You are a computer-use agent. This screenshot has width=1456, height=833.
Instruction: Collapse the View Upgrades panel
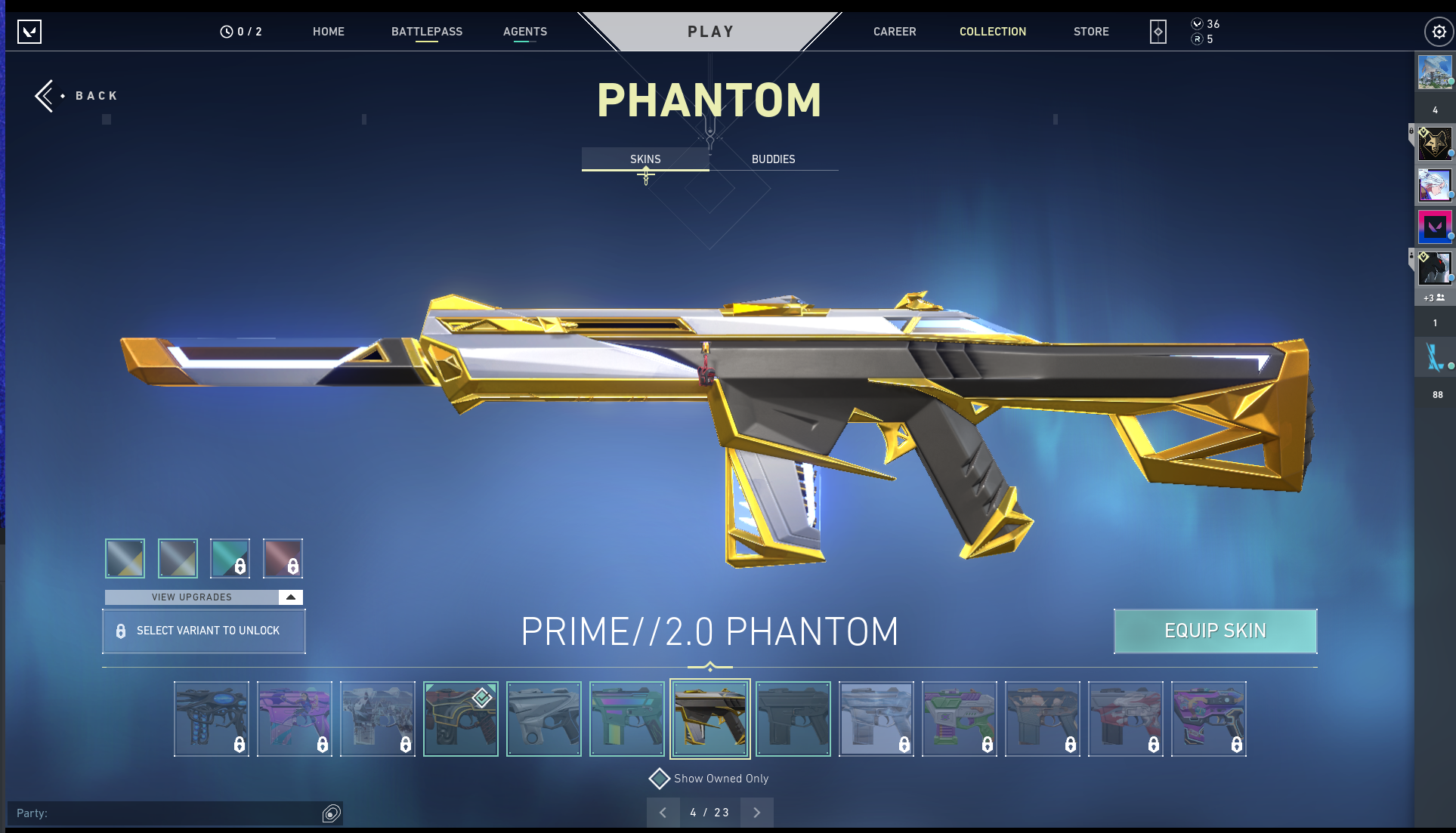pyautogui.click(x=290, y=597)
